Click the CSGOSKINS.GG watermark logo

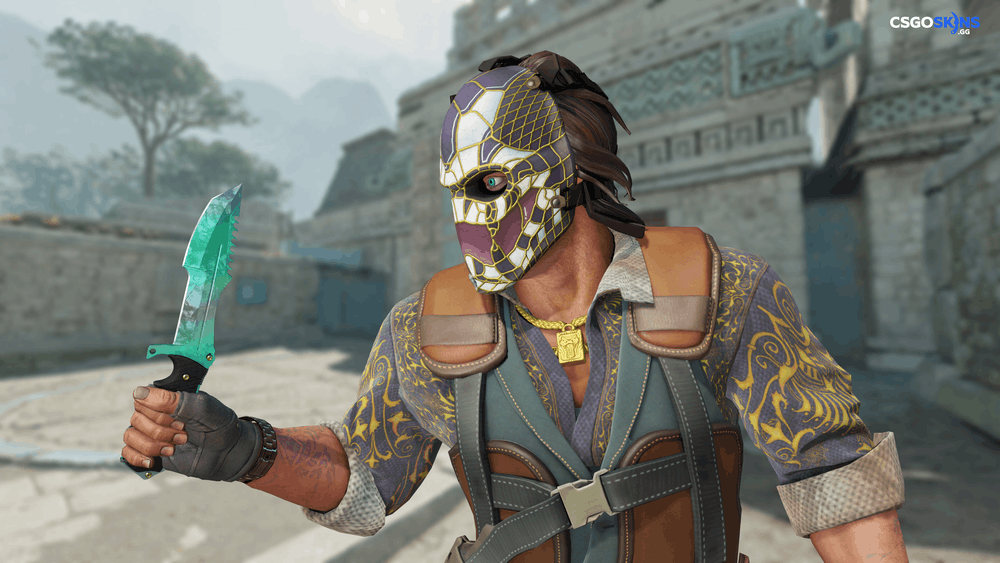(x=934, y=23)
